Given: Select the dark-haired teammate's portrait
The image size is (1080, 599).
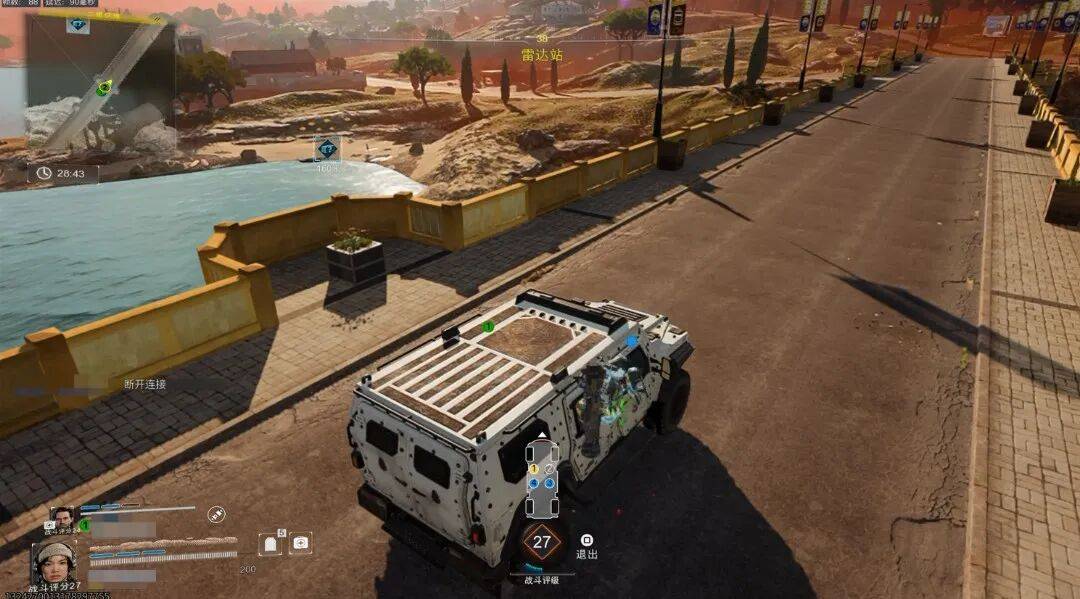Looking at the screenshot, I should 62,517.
